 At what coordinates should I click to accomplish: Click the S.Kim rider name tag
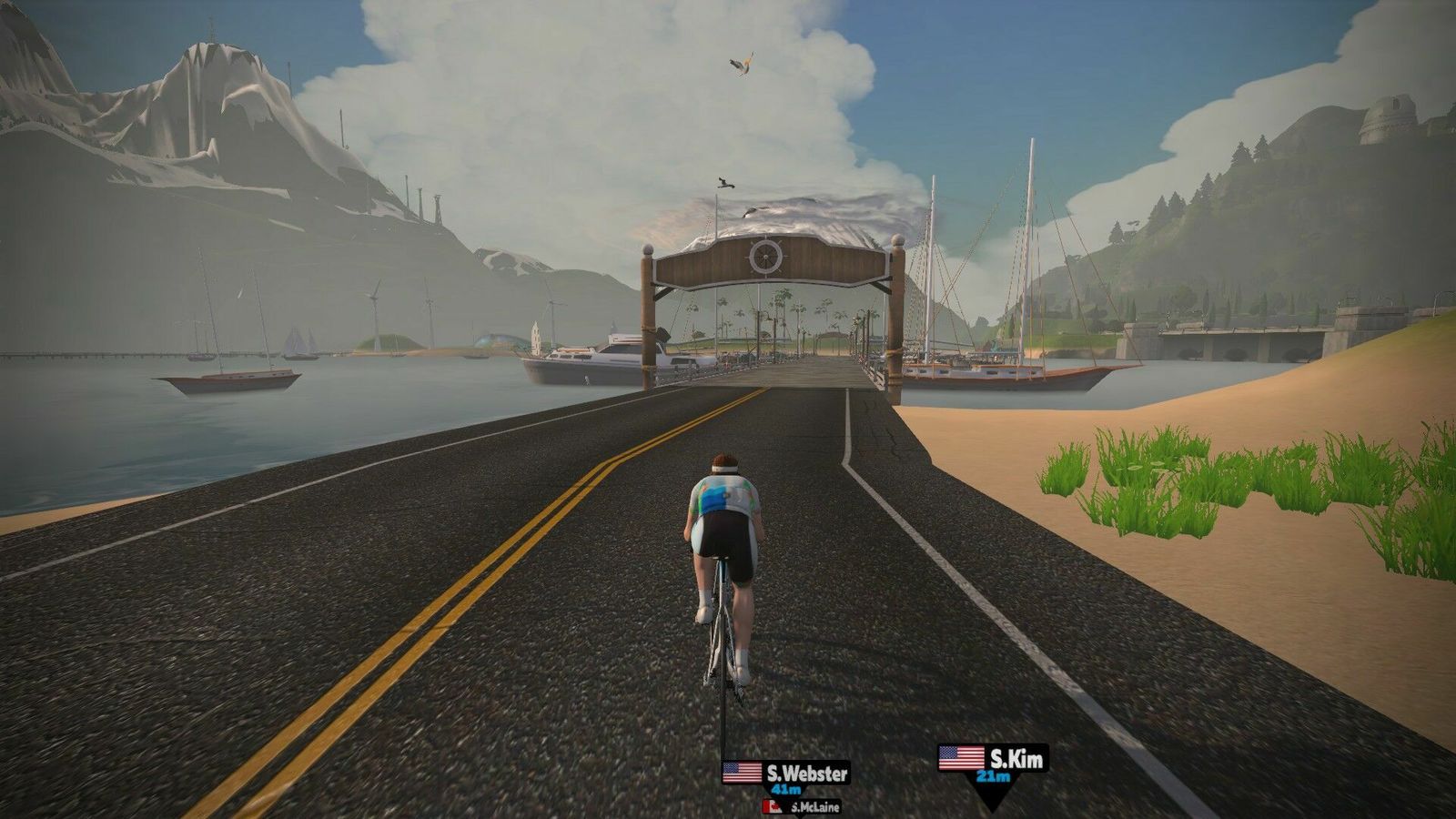993,761
